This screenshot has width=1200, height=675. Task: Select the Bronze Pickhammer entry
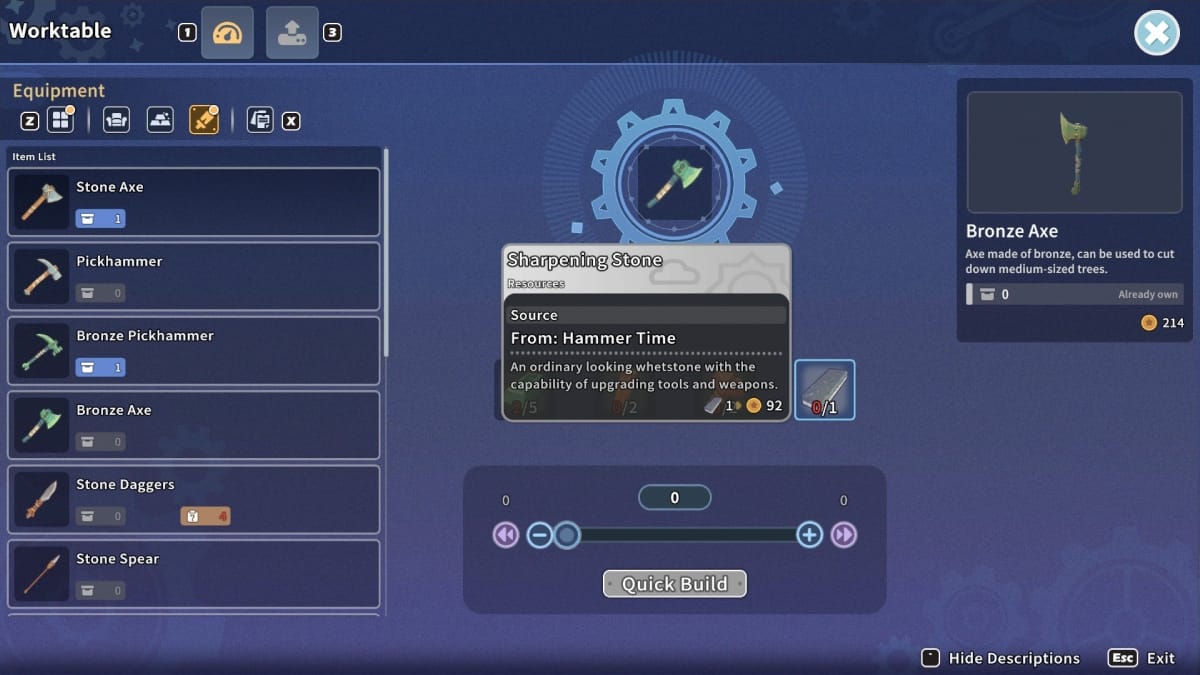click(x=194, y=351)
